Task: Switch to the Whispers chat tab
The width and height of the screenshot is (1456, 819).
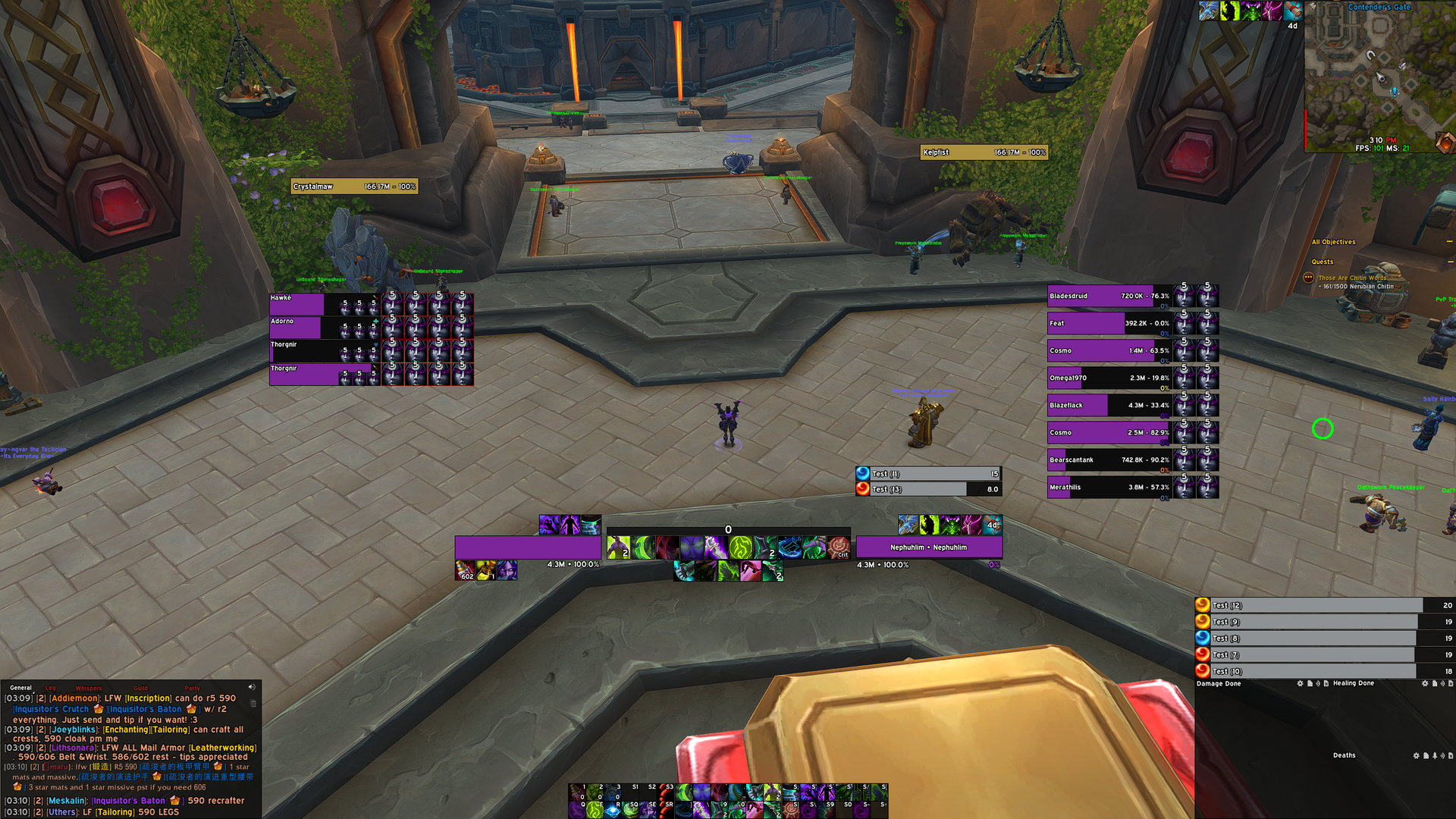Action: [x=89, y=688]
